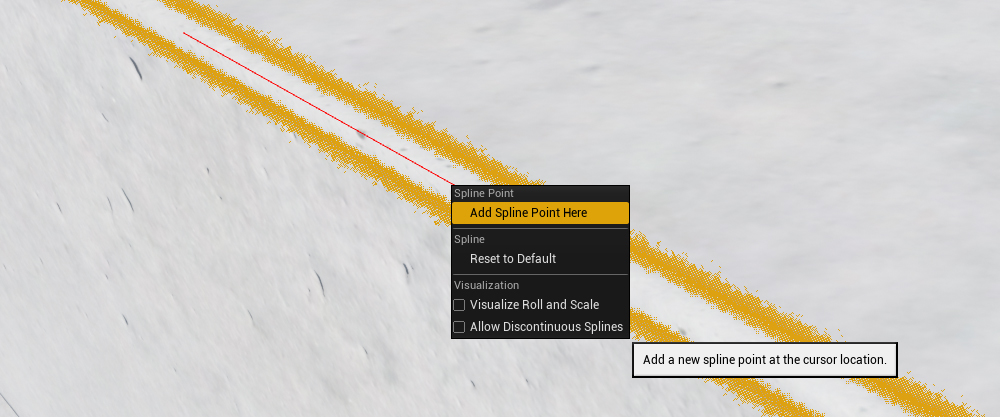This screenshot has width=1000, height=417.
Task: Select Reset to Default option
Action: coord(512,259)
